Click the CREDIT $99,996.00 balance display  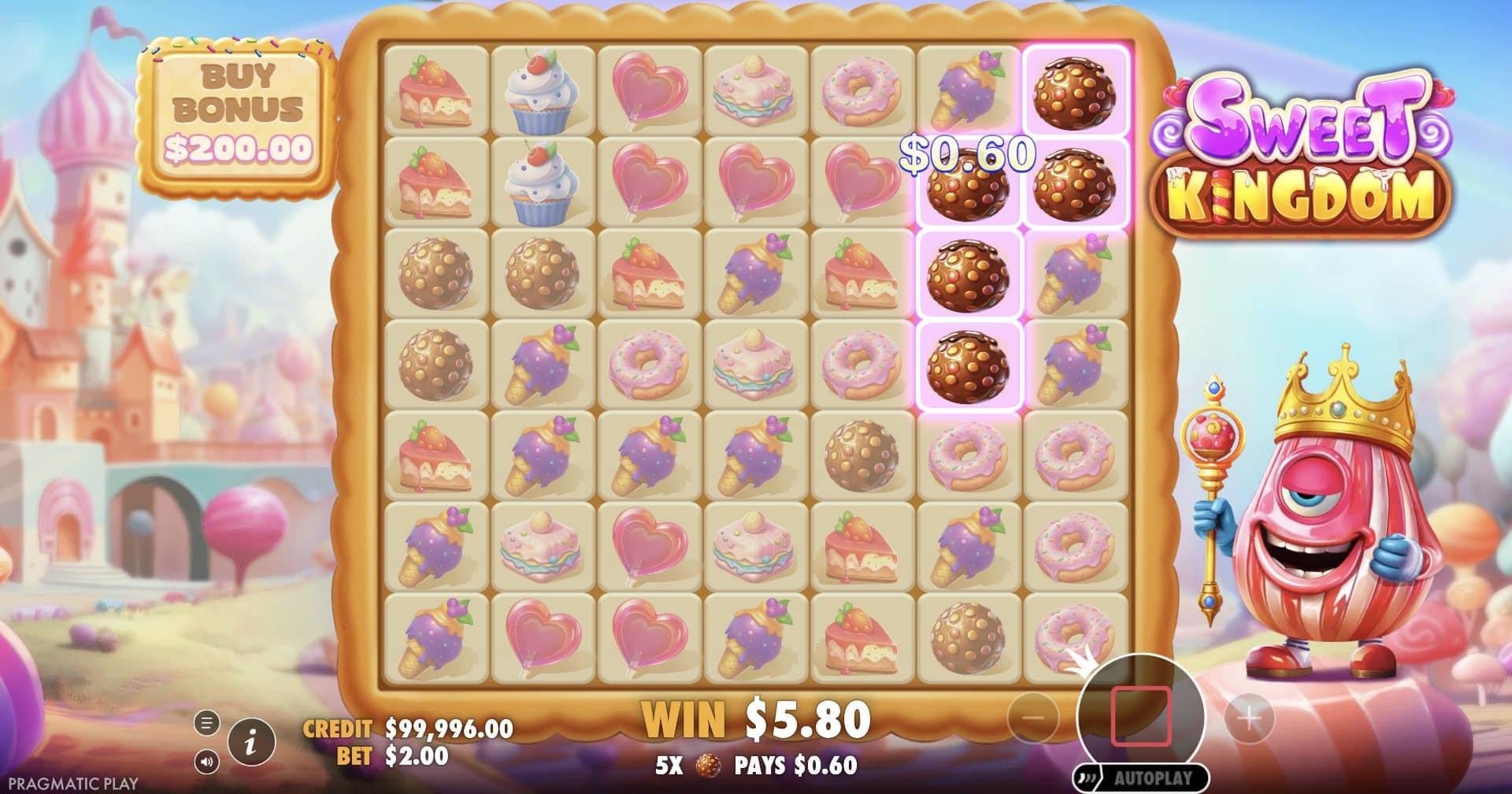point(406,729)
